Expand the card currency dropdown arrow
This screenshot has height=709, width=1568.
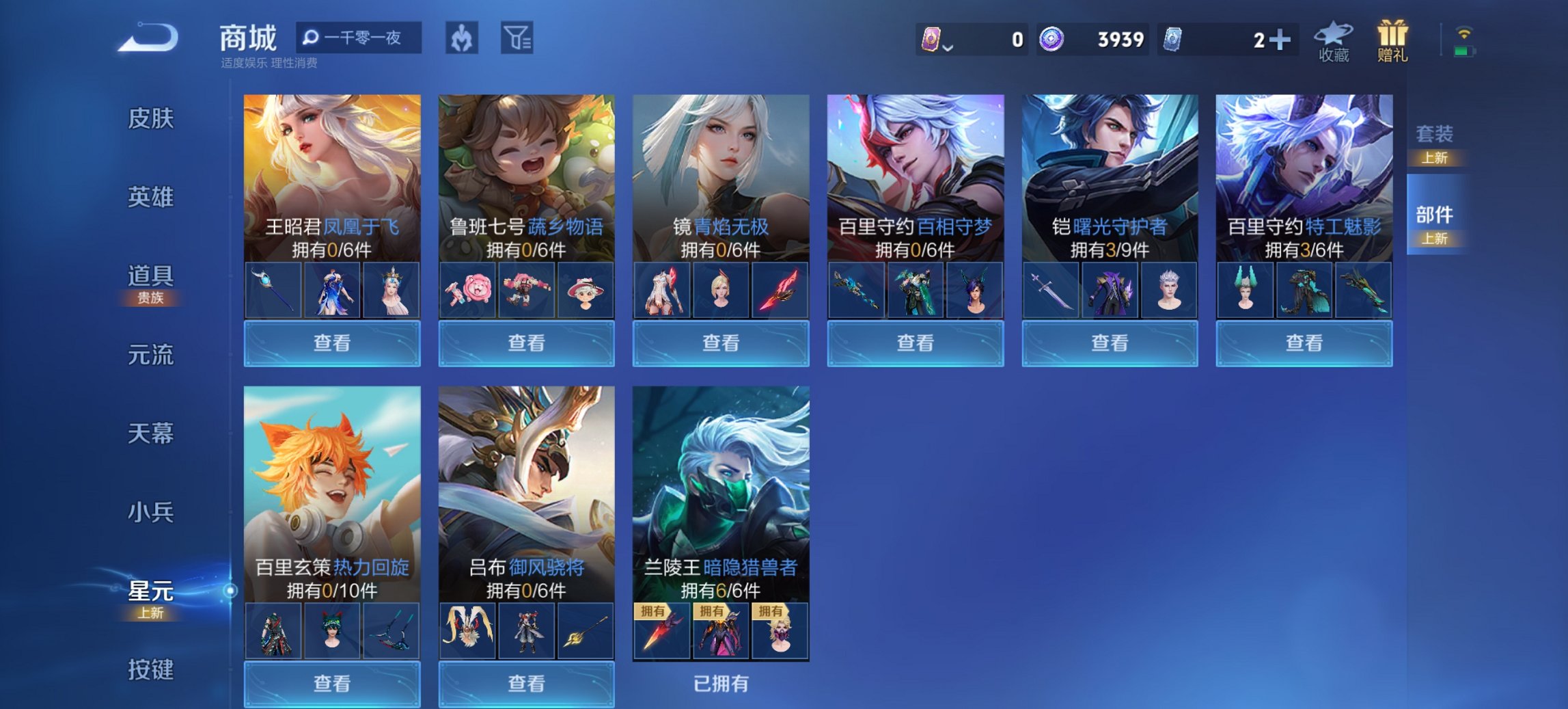coord(948,48)
